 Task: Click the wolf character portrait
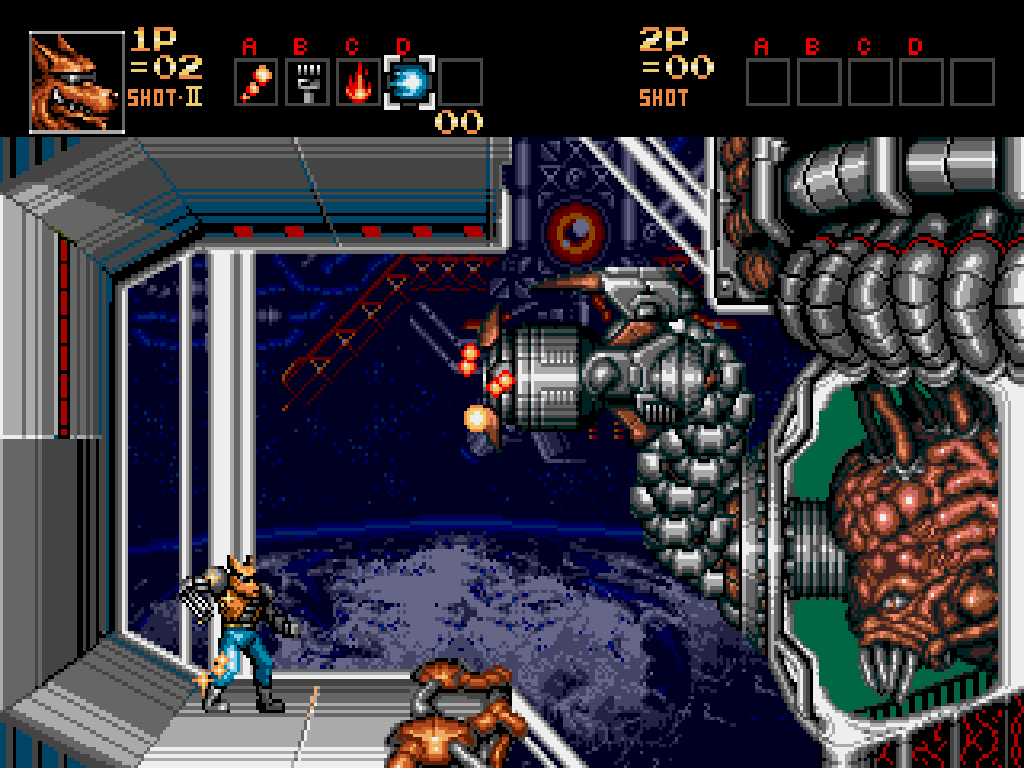(x=77, y=82)
